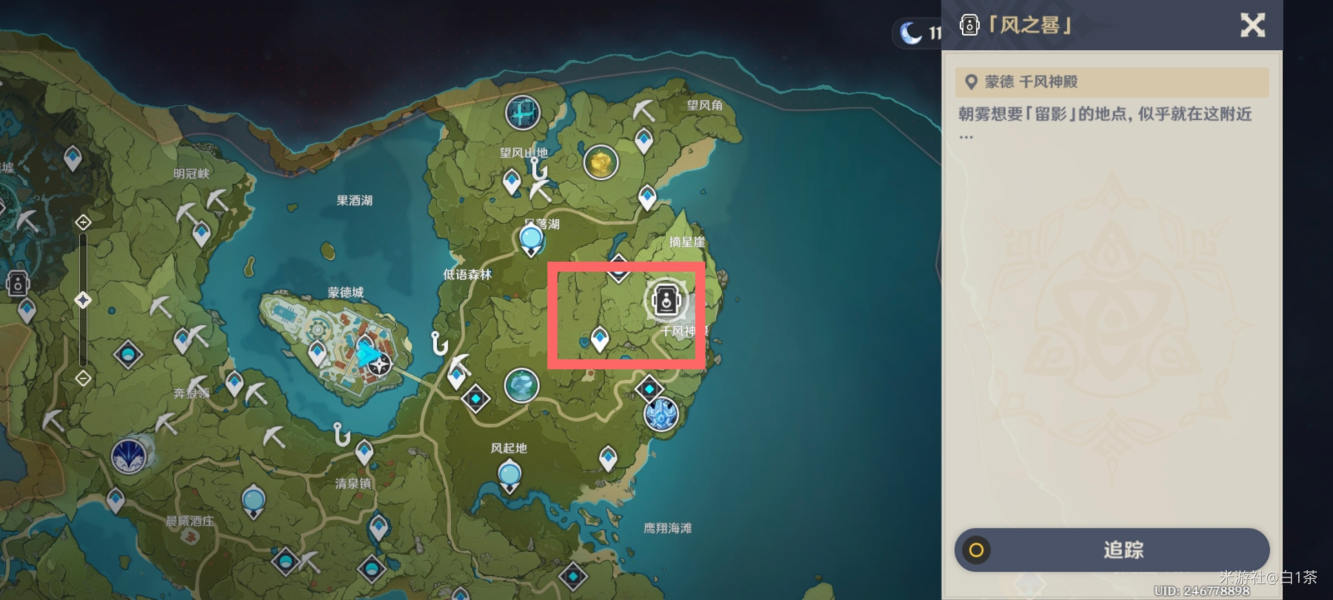Open the crystal-blue round icon below 千风神殿
Image resolution: width=1333 pixels, height=600 pixels.
[660, 414]
